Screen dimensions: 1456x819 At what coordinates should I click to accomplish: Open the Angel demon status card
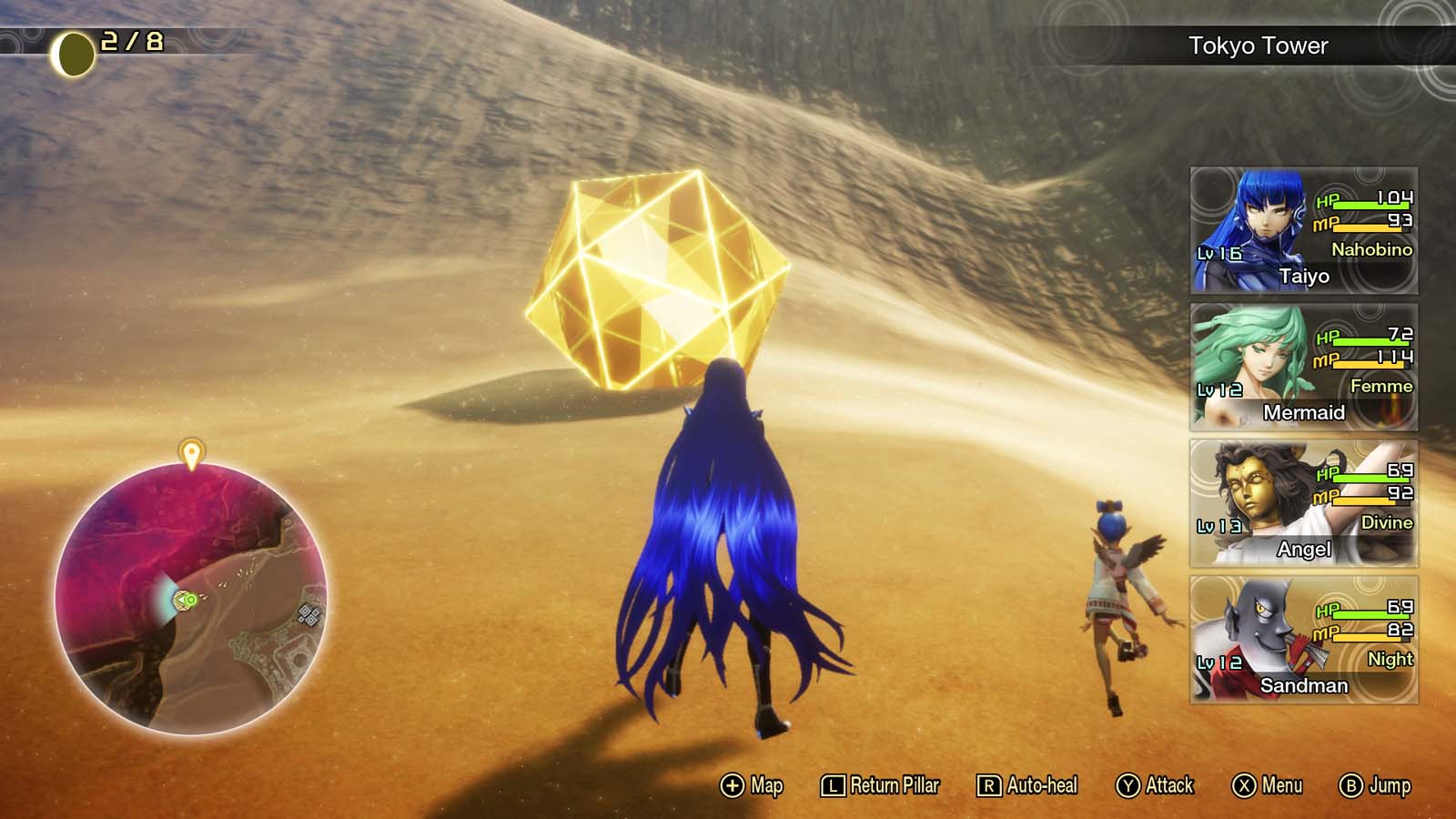(1302, 502)
